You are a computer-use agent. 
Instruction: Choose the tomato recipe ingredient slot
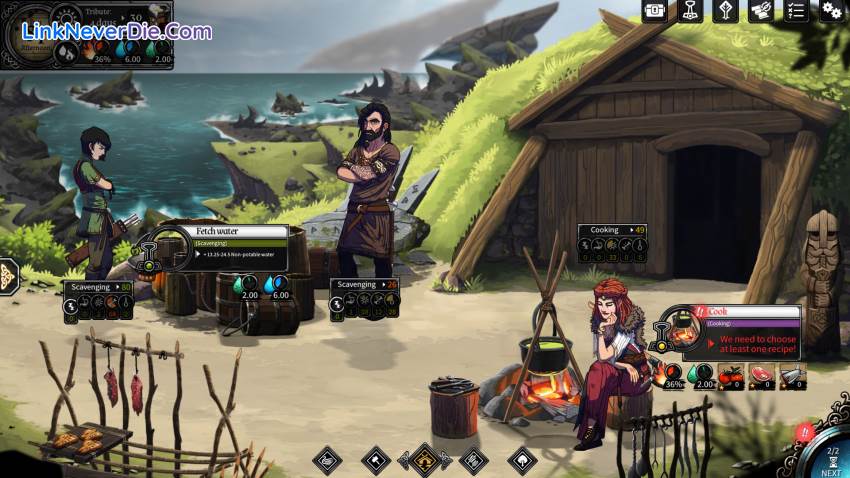[x=731, y=377]
